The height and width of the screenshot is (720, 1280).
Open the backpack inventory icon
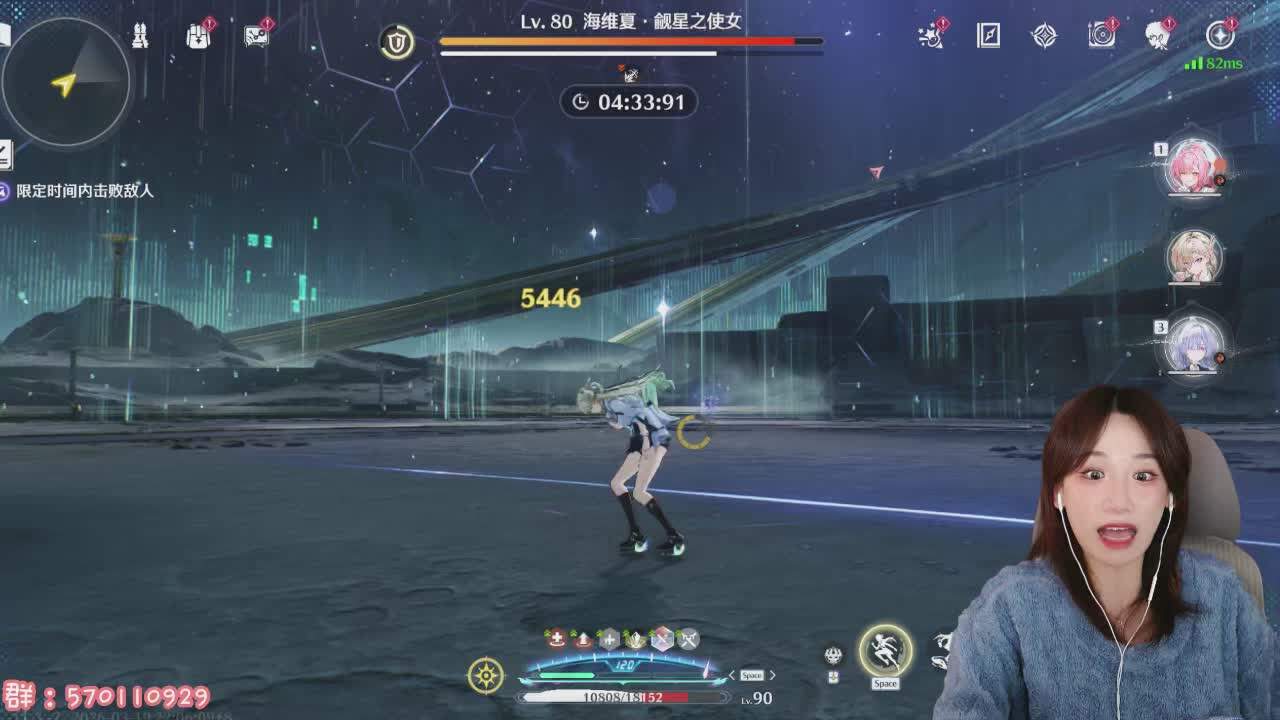point(198,36)
